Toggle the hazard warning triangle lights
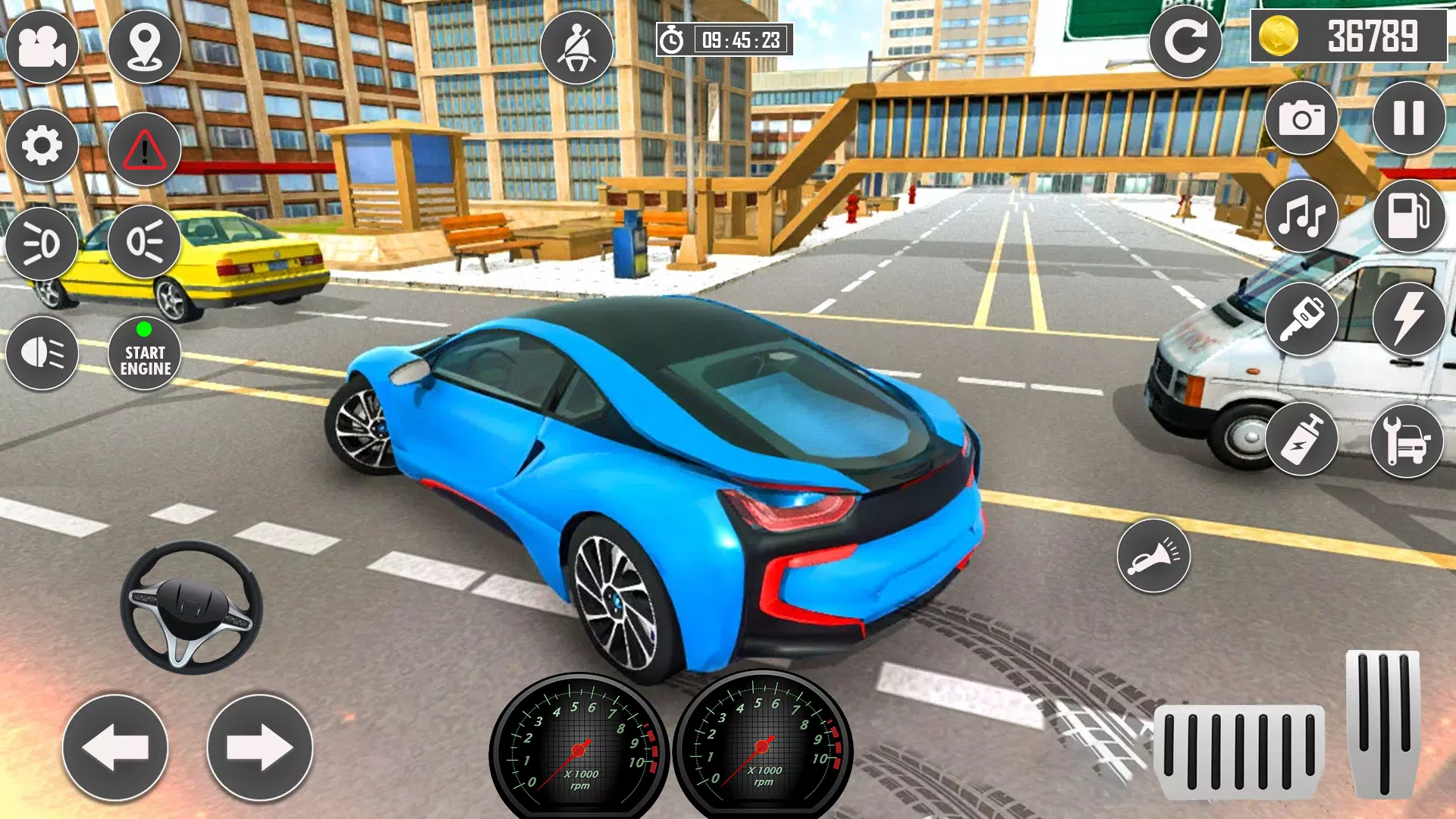This screenshot has height=819, width=1456. tap(144, 149)
